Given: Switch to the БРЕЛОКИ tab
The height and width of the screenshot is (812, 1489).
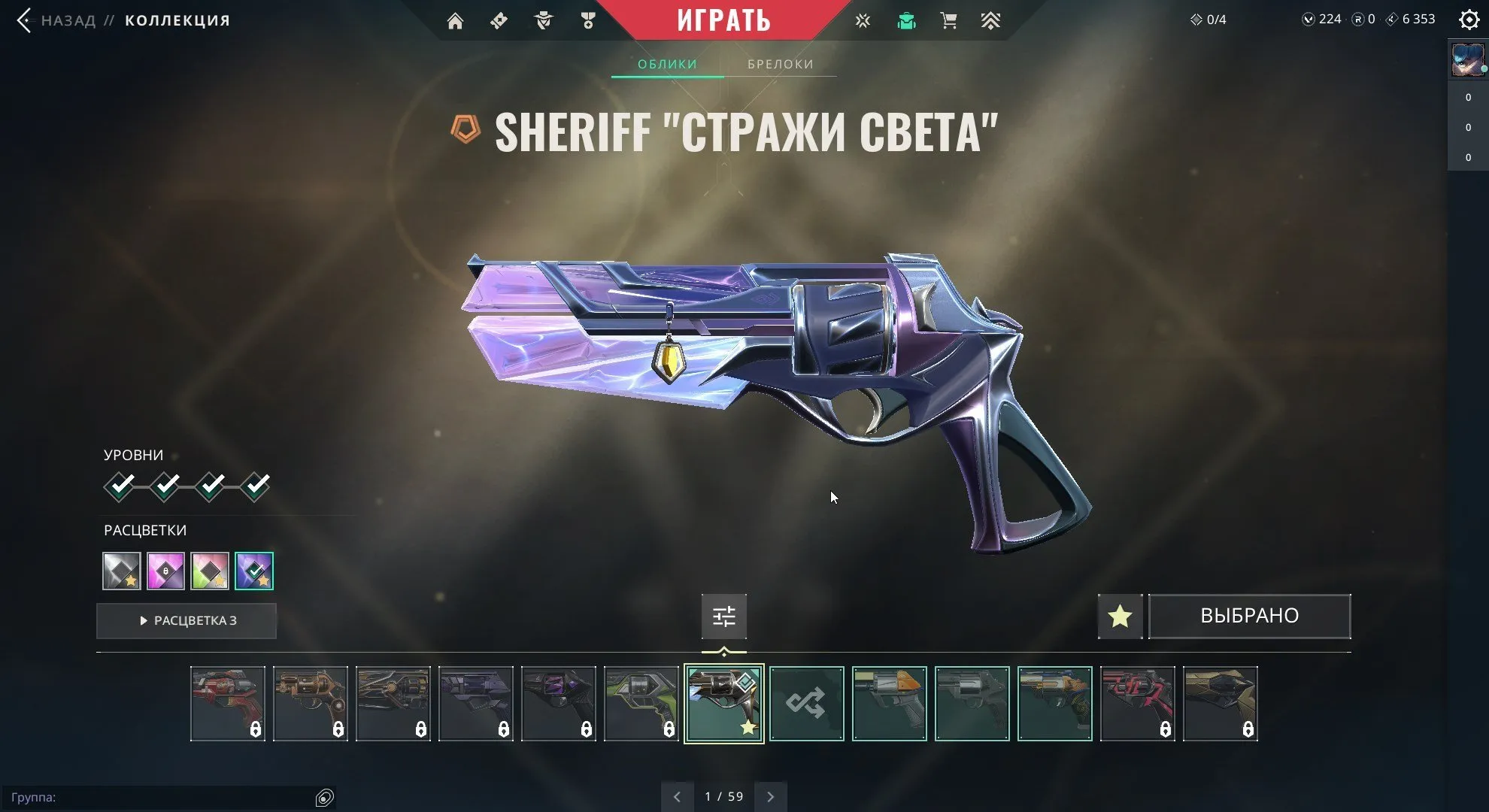Looking at the screenshot, I should click(779, 64).
